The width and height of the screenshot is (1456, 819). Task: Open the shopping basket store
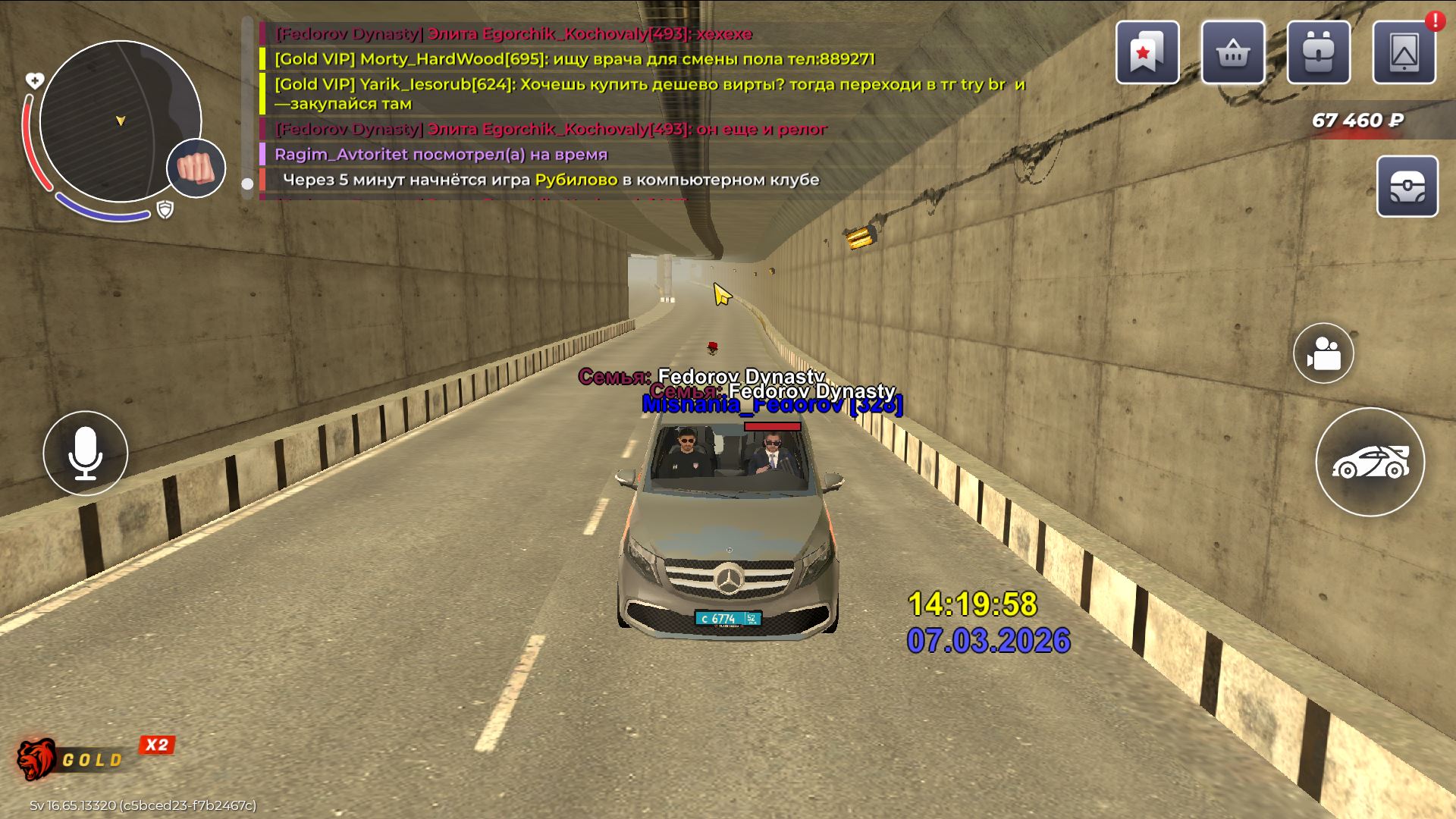[x=1232, y=52]
